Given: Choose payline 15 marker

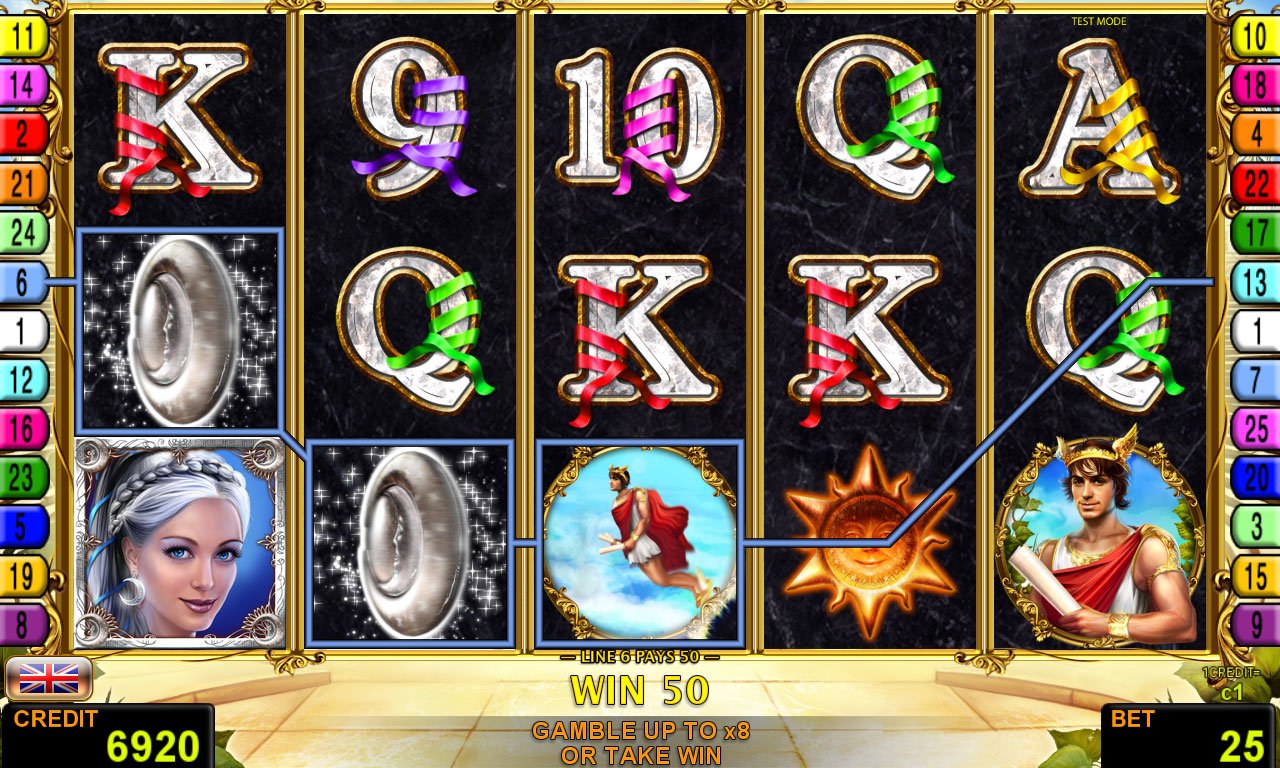Looking at the screenshot, I should (1255, 576).
